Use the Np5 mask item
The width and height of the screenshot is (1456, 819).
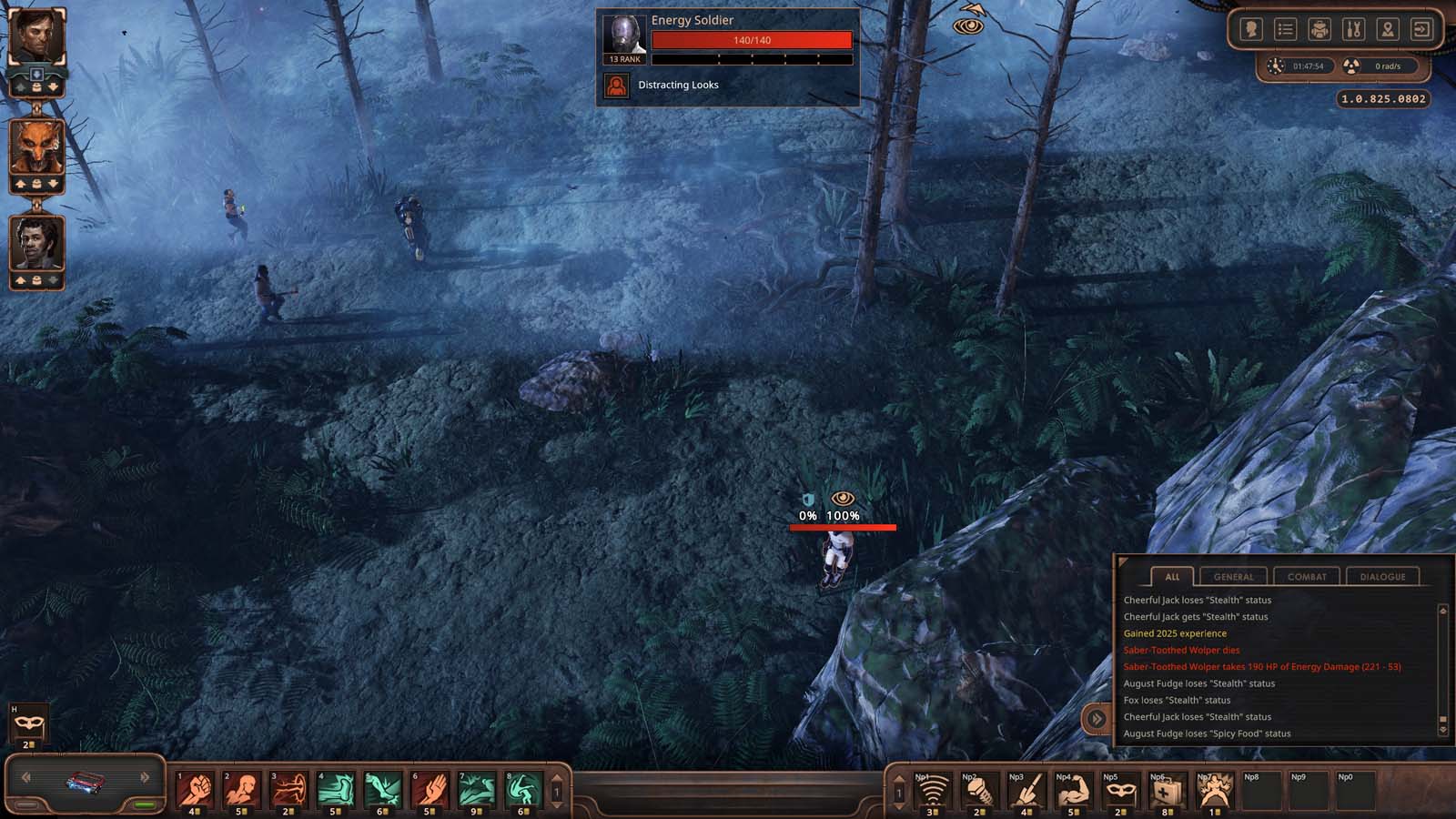click(x=1121, y=791)
